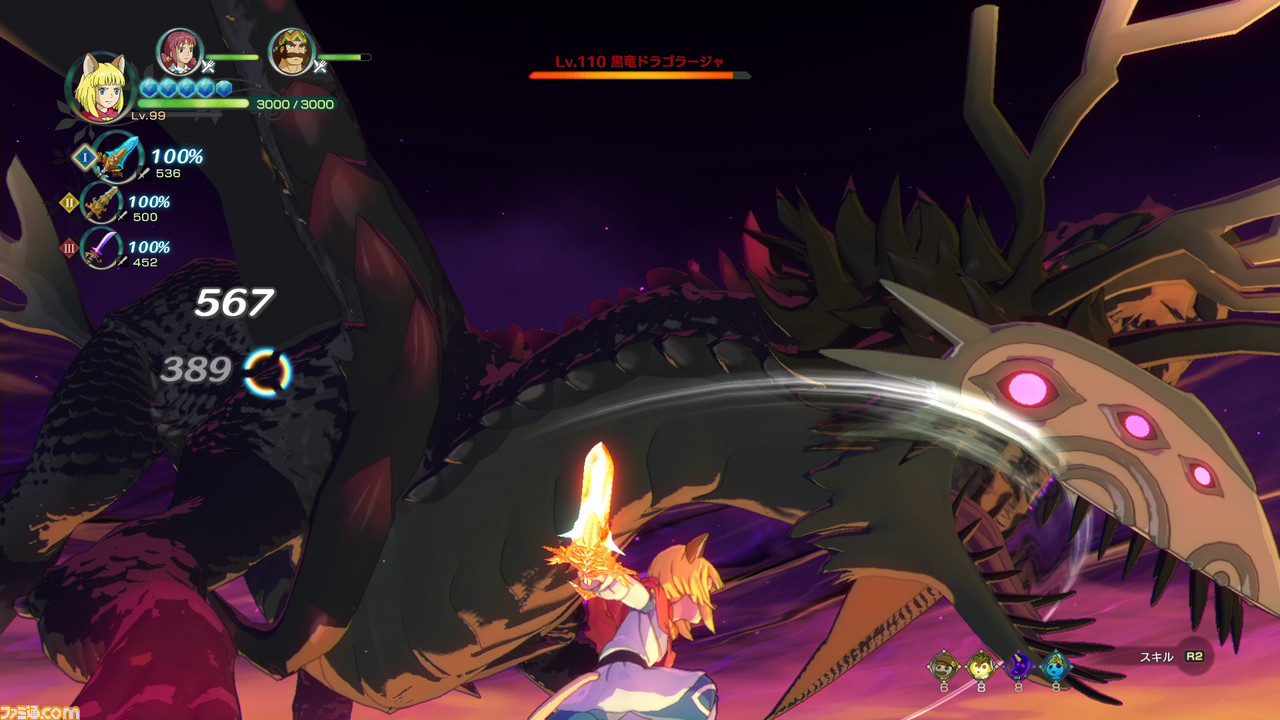Switch to the pink-haired party member
Image resolution: width=1280 pixels, height=720 pixels.
tap(180, 52)
